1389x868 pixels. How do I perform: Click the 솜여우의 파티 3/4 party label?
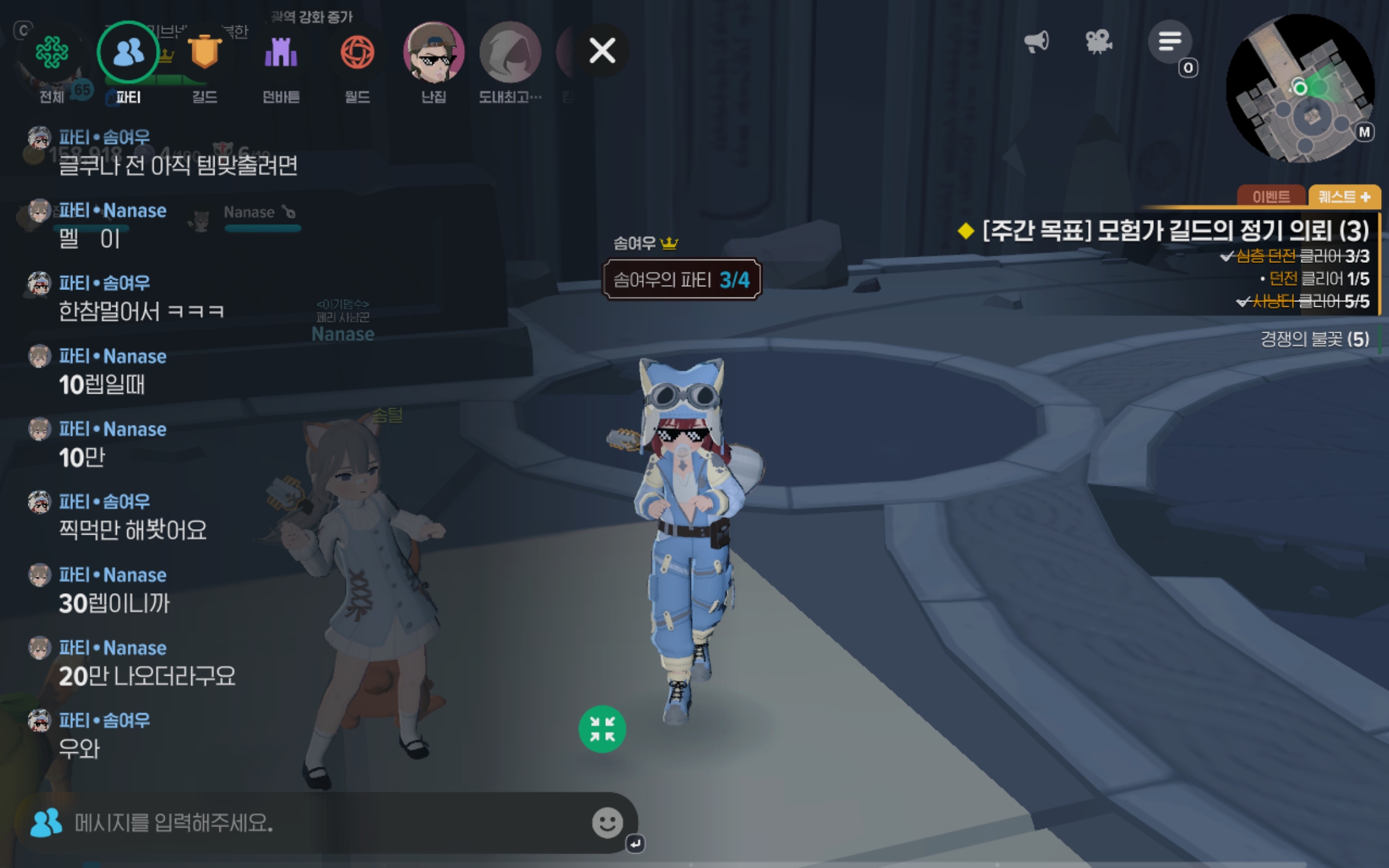pos(682,280)
